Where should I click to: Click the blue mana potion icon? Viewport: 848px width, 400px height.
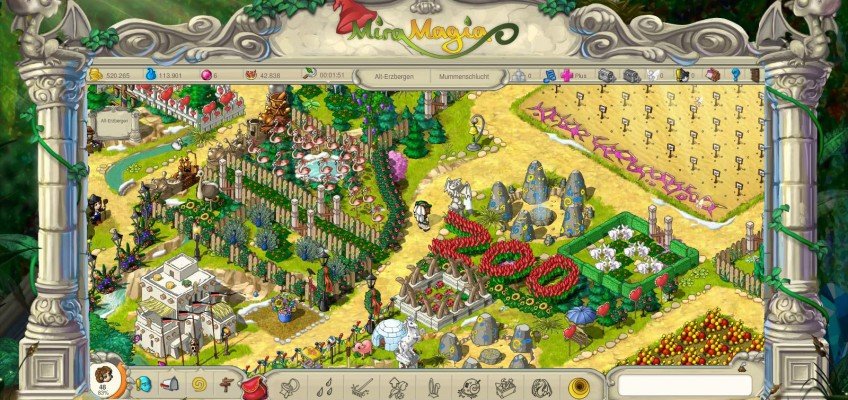pyautogui.click(x=151, y=75)
